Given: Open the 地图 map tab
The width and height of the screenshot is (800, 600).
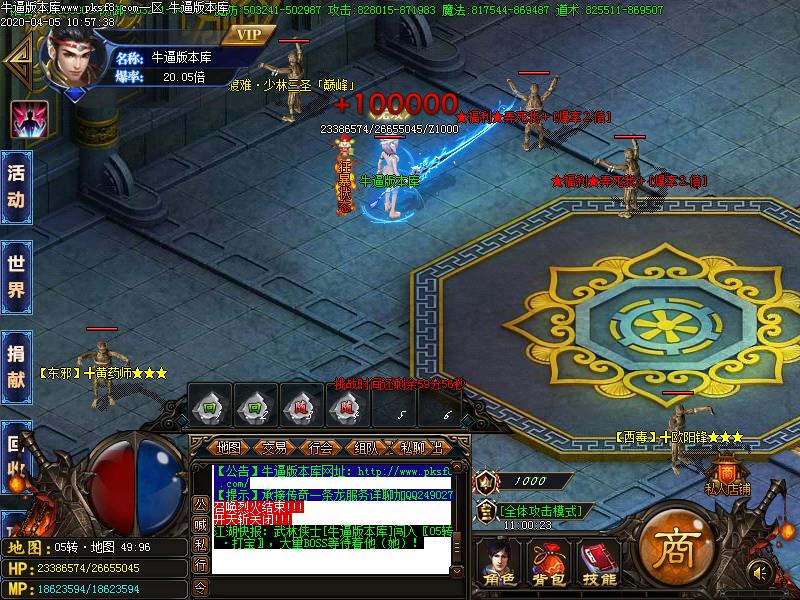Looking at the screenshot, I should (x=229, y=447).
